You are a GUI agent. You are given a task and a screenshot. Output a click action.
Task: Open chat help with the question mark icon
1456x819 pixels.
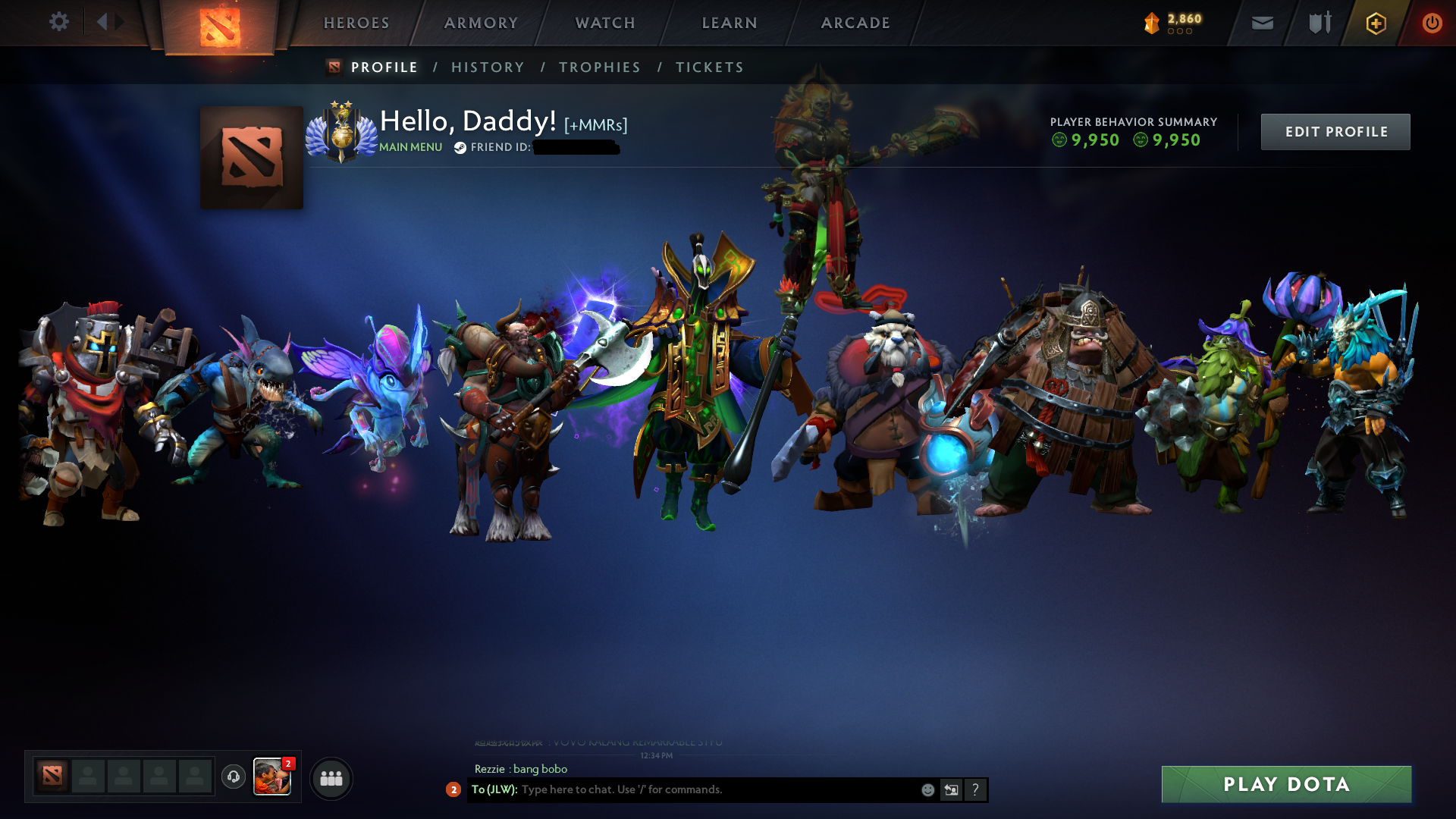point(976,789)
